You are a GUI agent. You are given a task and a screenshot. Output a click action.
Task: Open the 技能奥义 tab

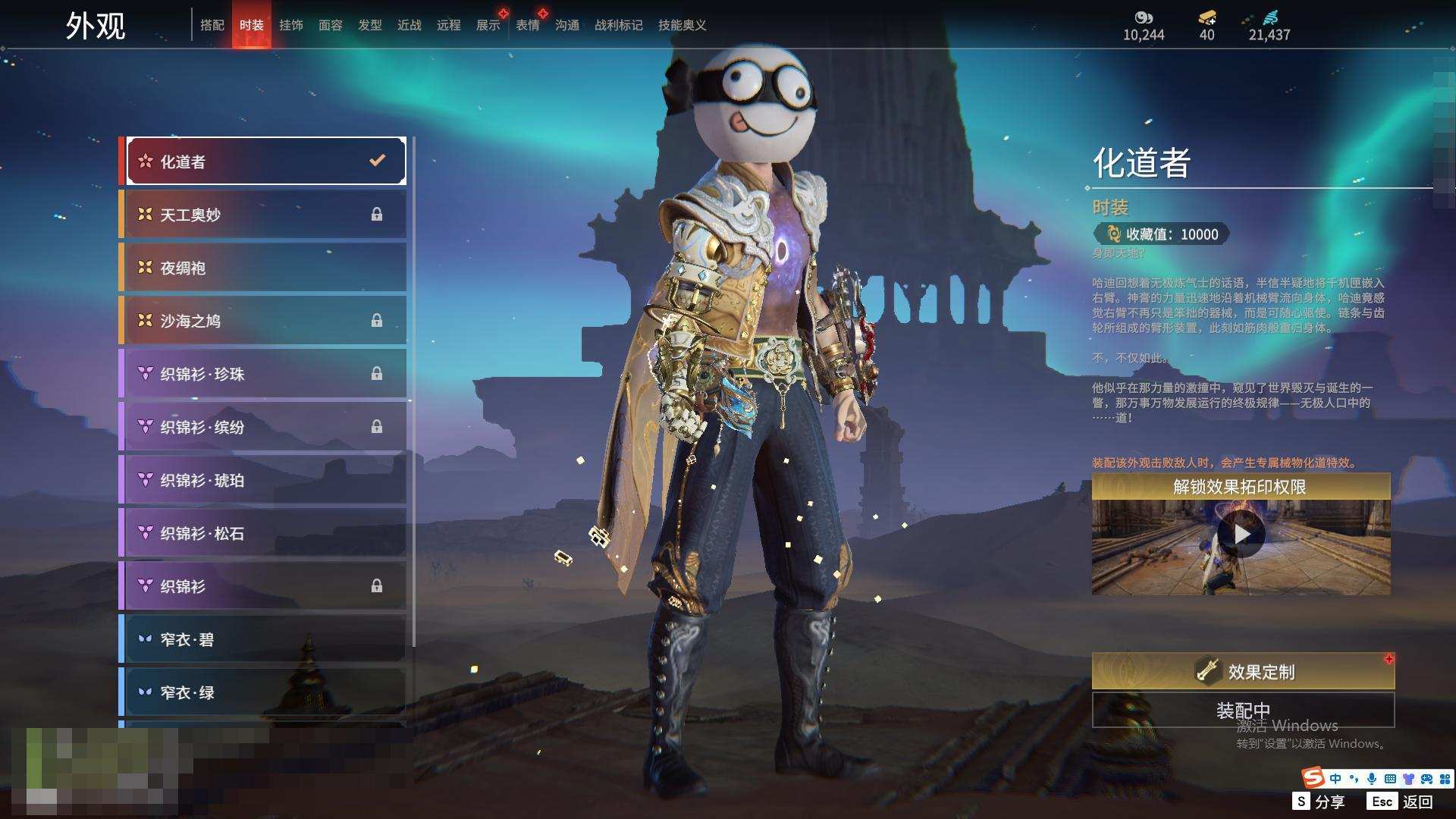[682, 25]
